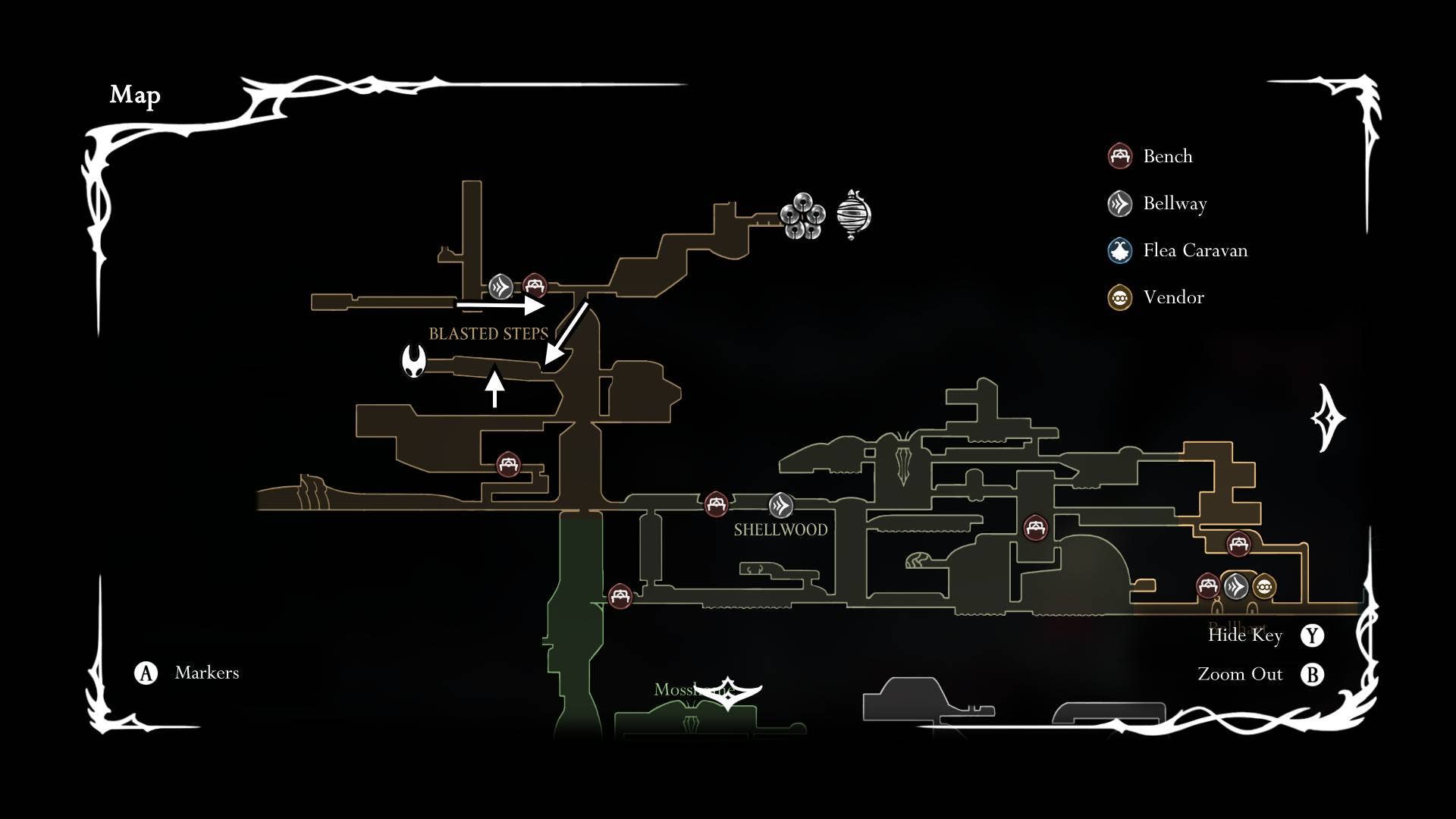Screen dimensions: 1456x819
Task: Select the silk-wrapped cocoon icon on the map
Action: click(x=854, y=215)
